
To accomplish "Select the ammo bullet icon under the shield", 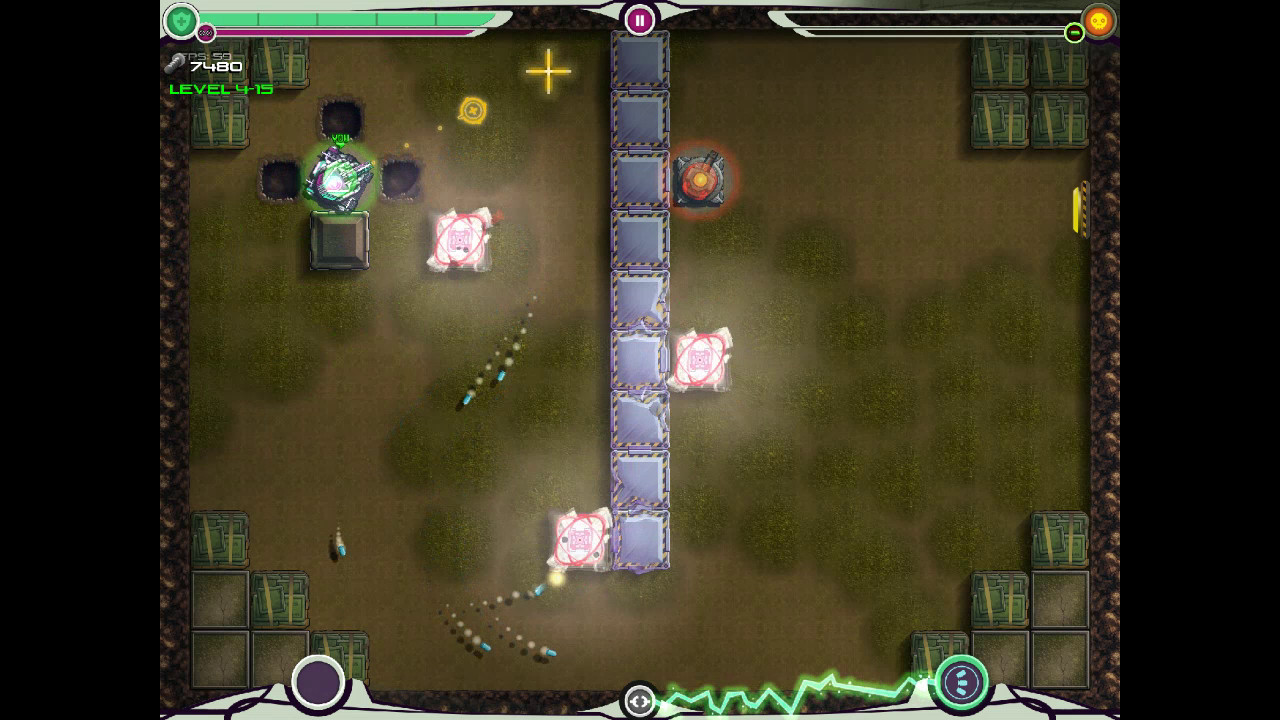I will [205, 31].
